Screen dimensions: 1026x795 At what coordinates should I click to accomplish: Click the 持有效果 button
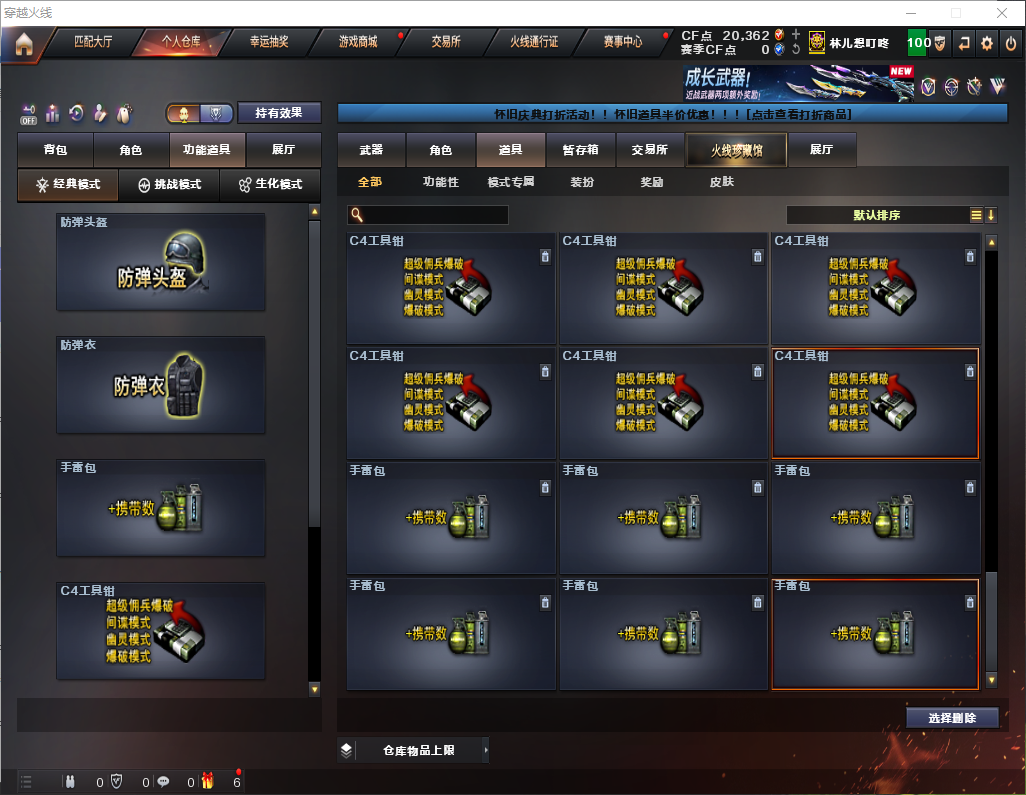pyautogui.click(x=278, y=113)
